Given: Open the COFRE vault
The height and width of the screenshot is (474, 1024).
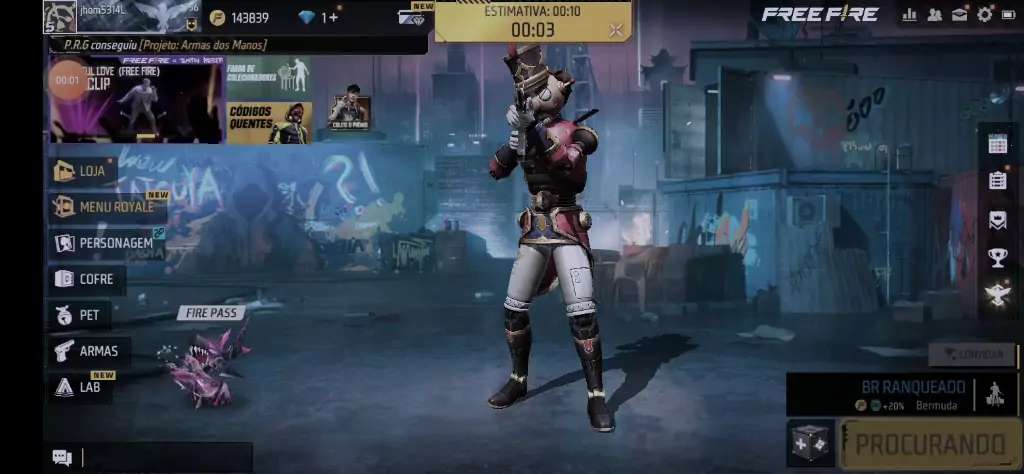Looking at the screenshot, I should click(x=87, y=279).
